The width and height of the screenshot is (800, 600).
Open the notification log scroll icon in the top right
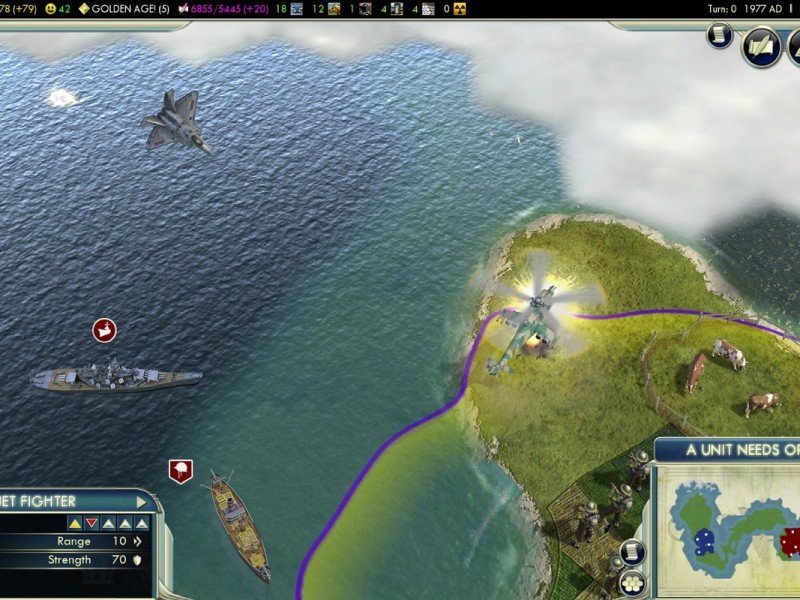coord(720,37)
